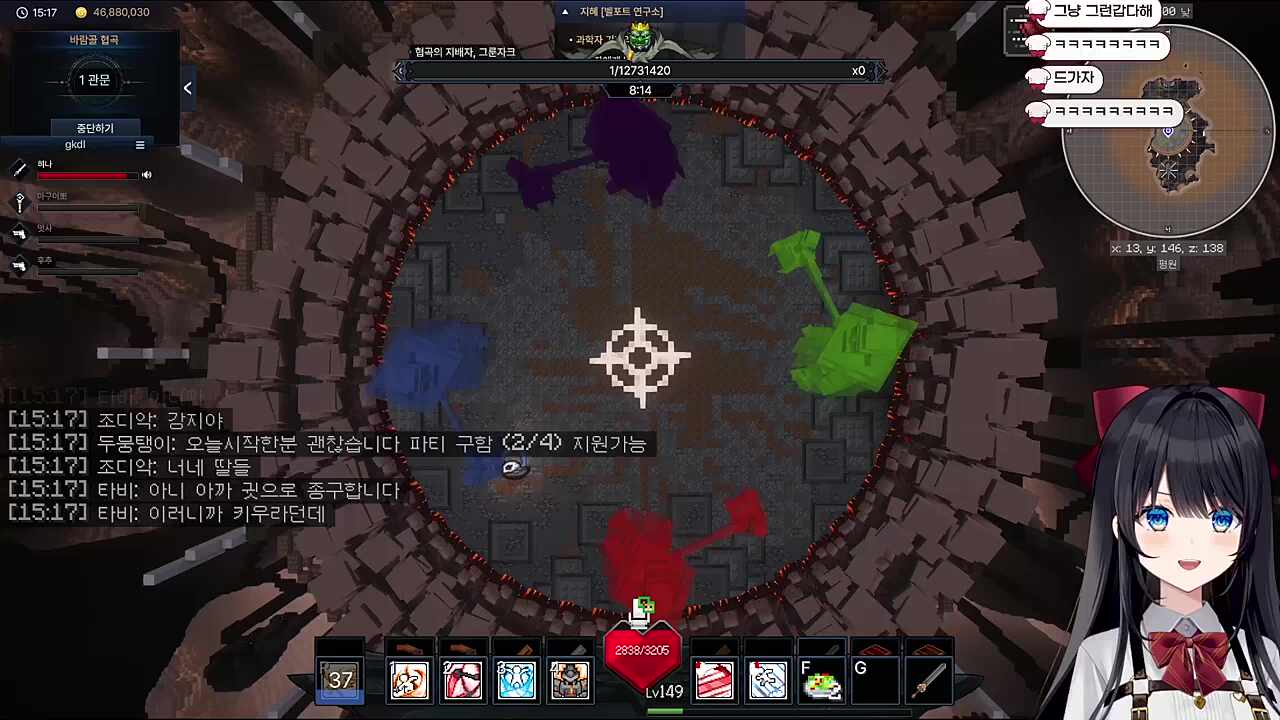Activate the blue winged skill in slot 3
The height and width of the screenshot is (720, 1280).
pos(516,680)
